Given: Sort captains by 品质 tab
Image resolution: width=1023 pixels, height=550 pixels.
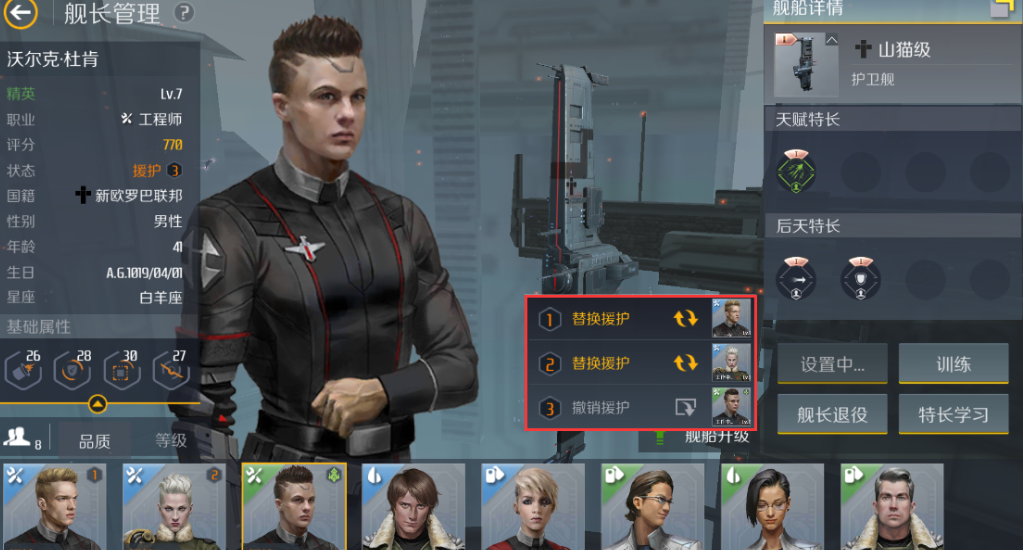Looking at the screenshot, I should 95,440.
